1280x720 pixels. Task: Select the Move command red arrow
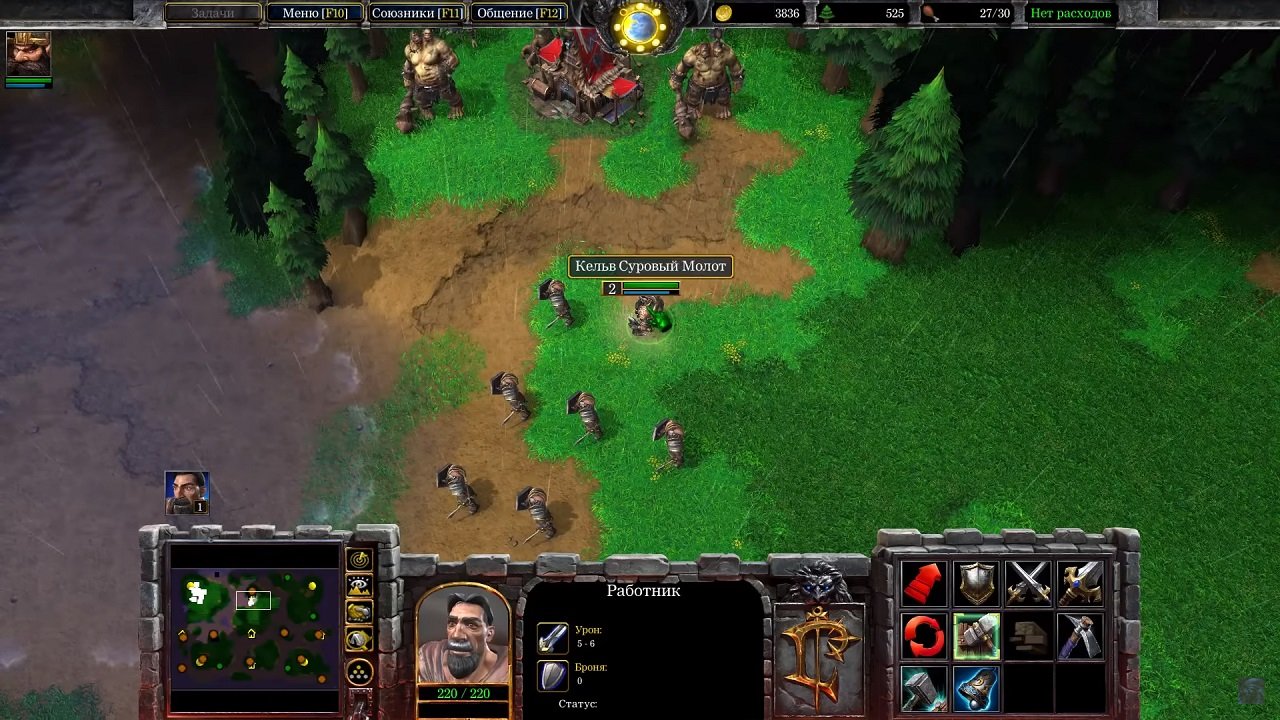[x=923, y=582]
